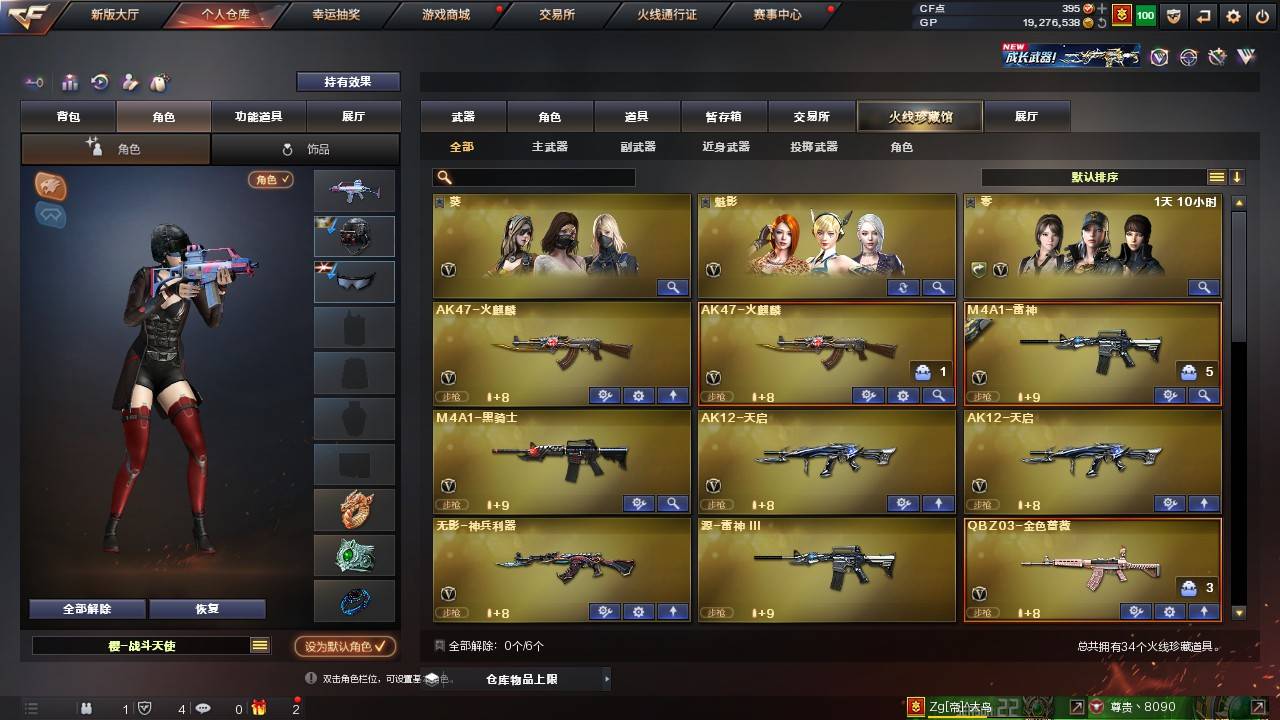Screen dimensions: 1280x720
Task: Click the 持有效果 button
Action: coord(347,80)
